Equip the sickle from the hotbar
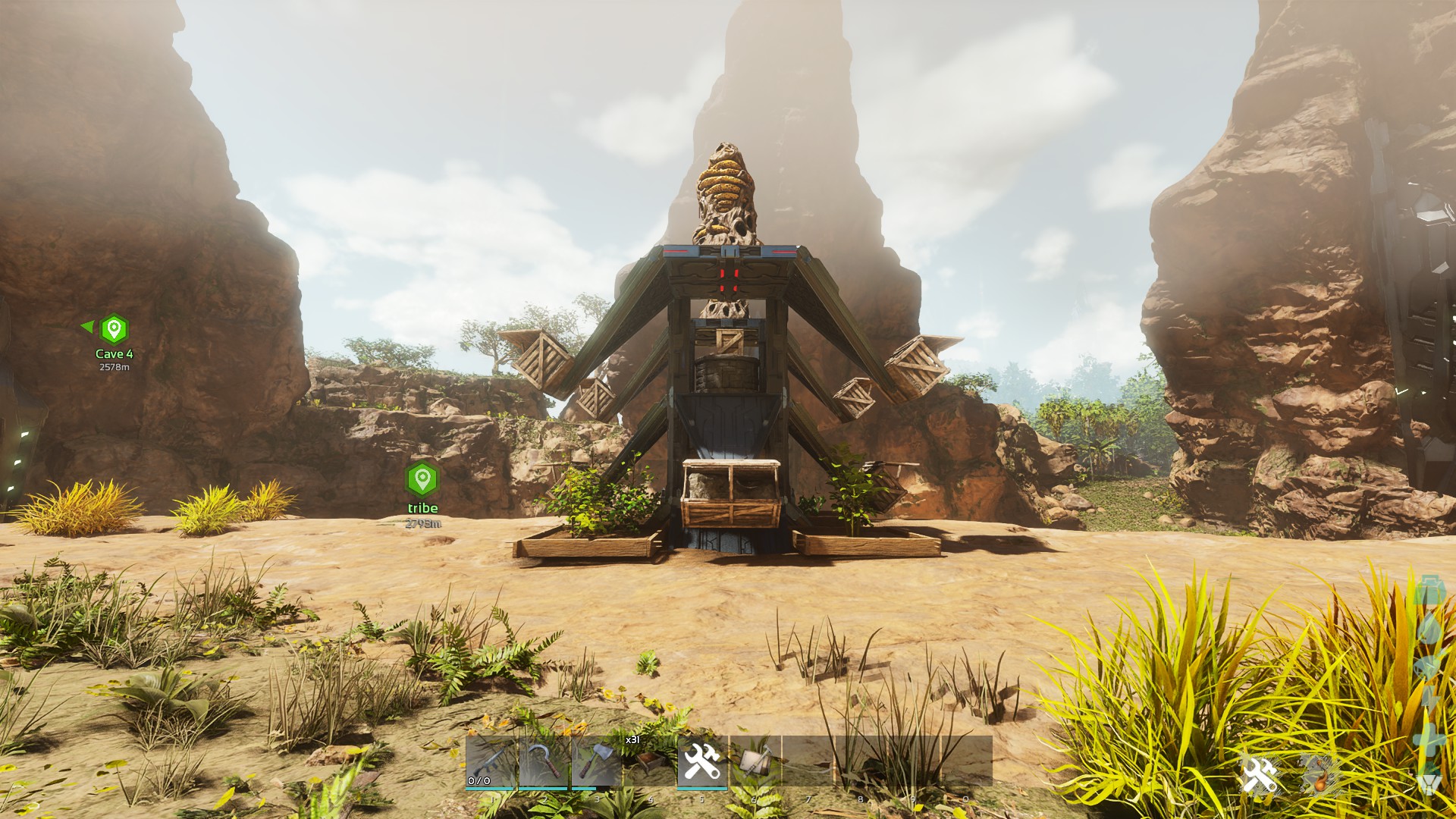The width and height of the screenshot is (1456, 819). (x=544, y=761)
